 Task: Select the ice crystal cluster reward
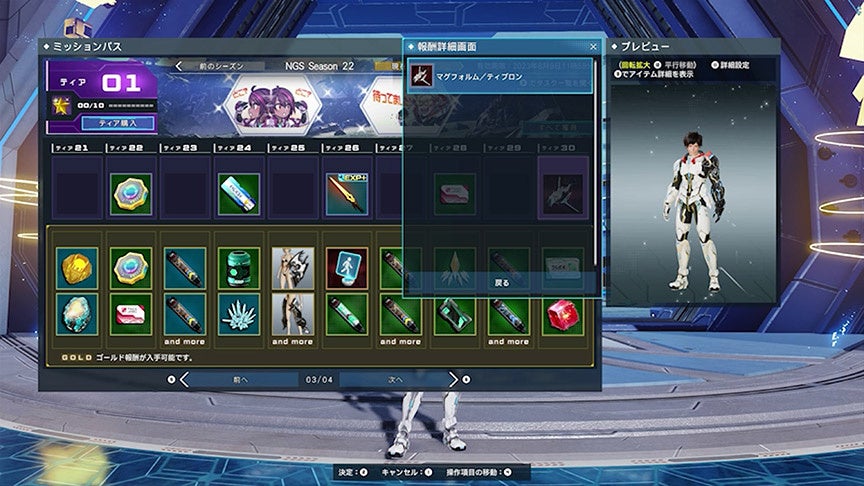point(238,314)
